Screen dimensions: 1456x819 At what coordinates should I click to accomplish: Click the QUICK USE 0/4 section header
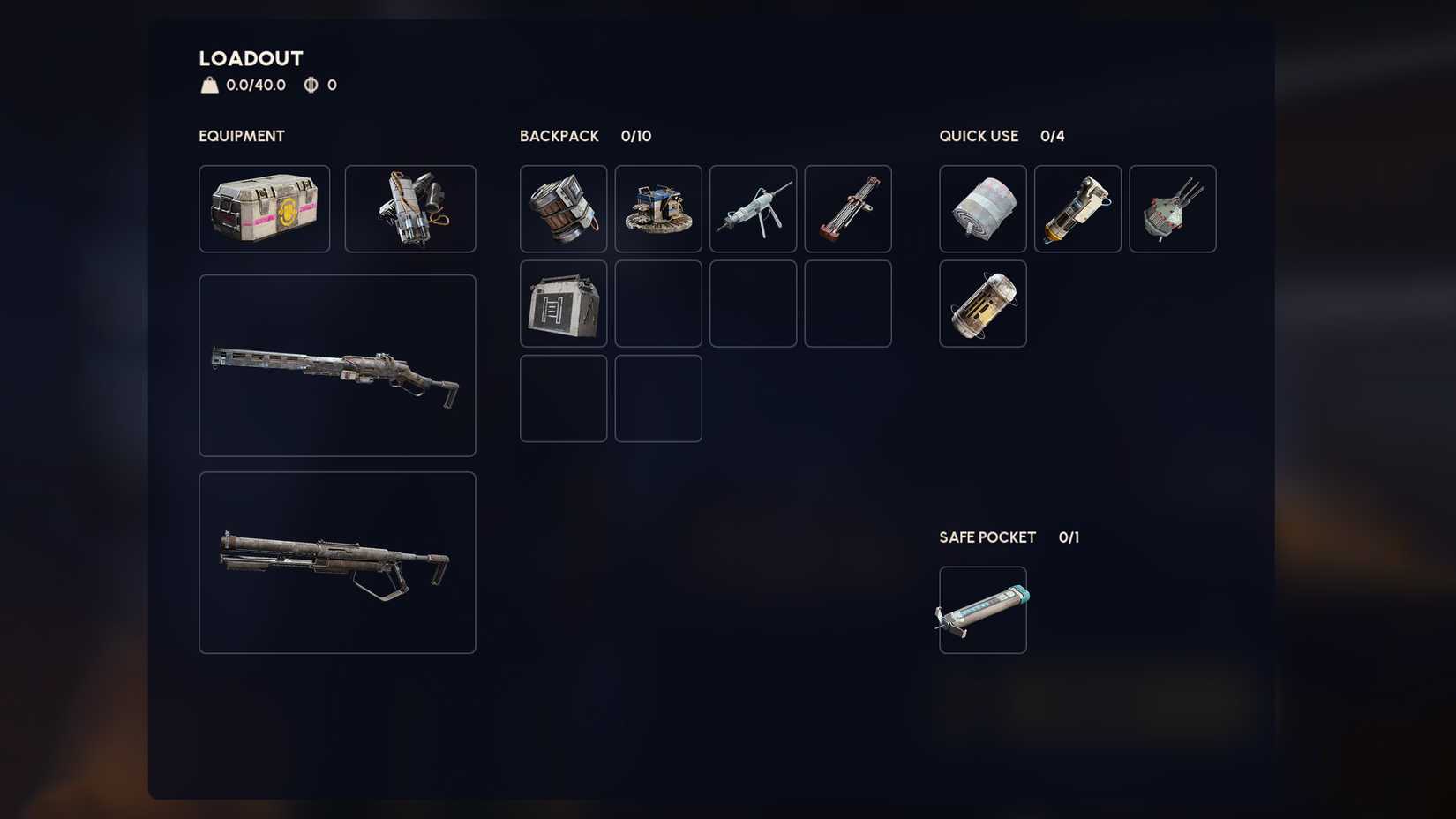pyautogui.click(x=1002, y=136)
